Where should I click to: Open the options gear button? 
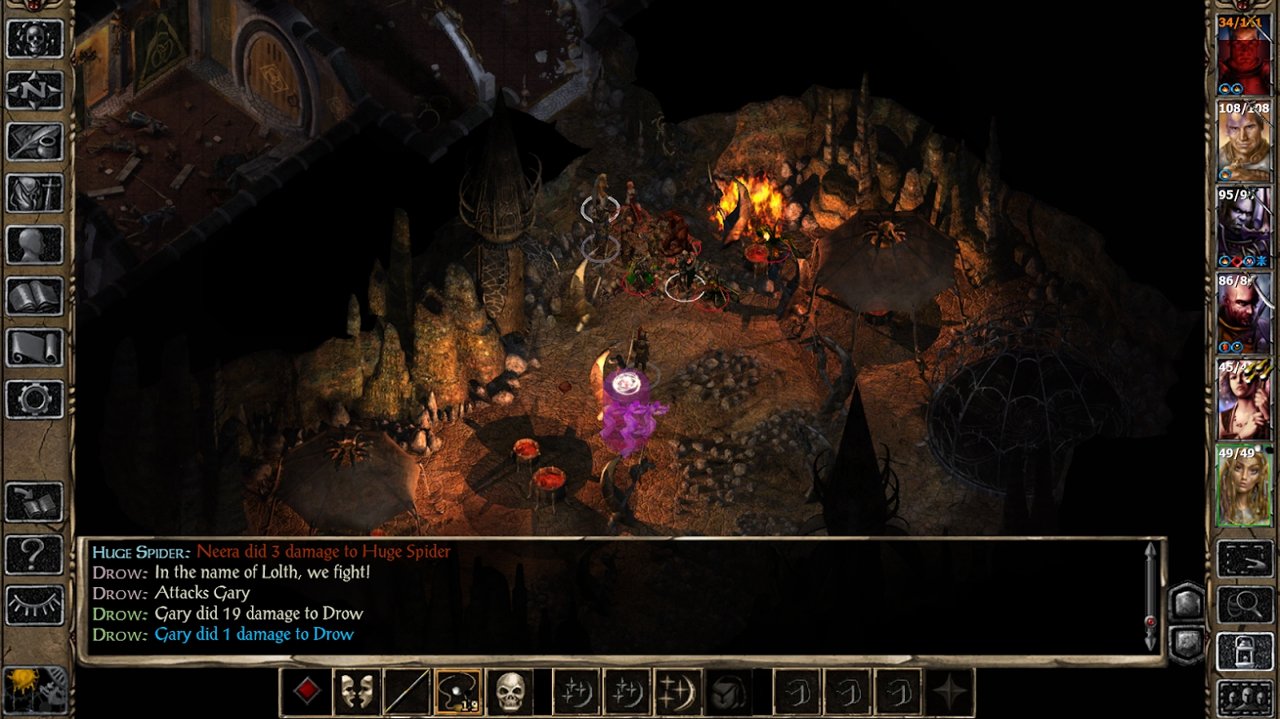click(35, 400)
